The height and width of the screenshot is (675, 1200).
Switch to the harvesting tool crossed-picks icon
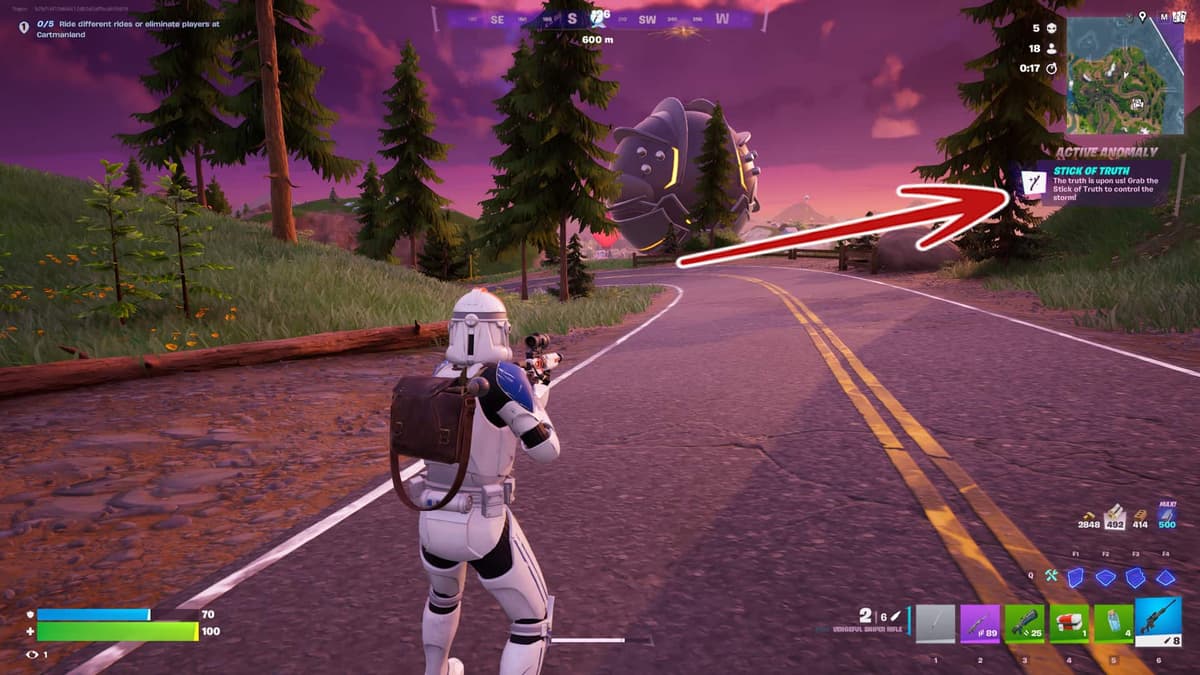[1051, 576]
